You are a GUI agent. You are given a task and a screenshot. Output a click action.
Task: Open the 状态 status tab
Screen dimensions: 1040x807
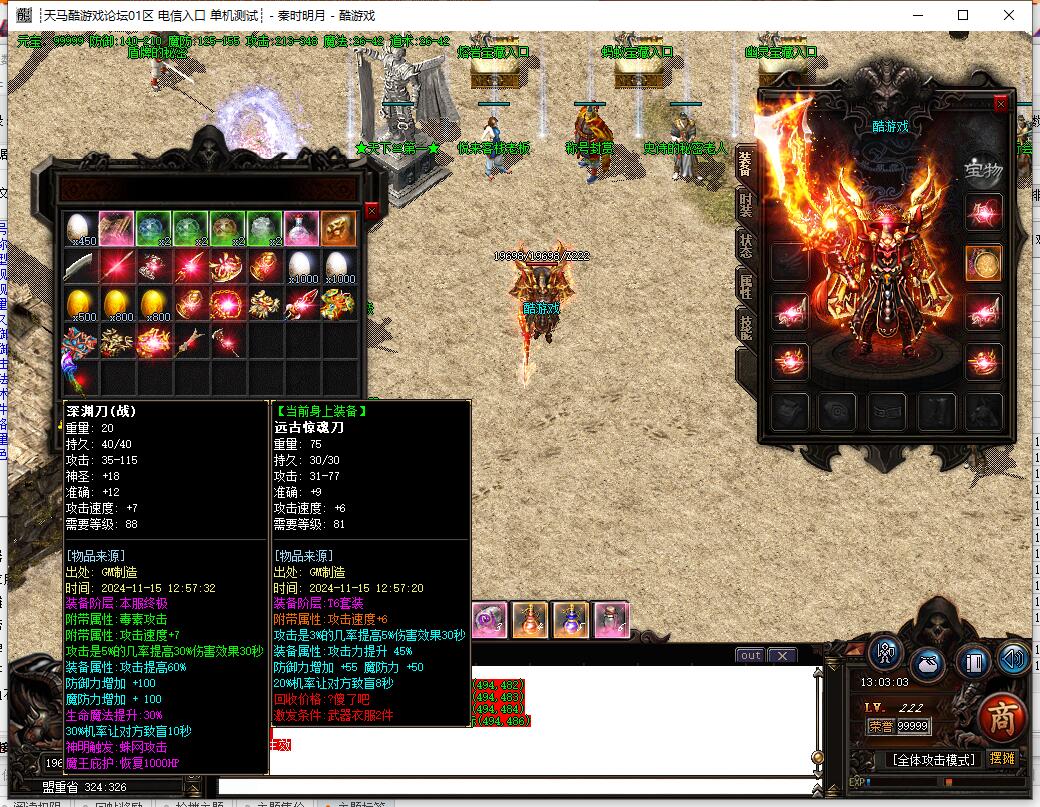coord(745,246)
